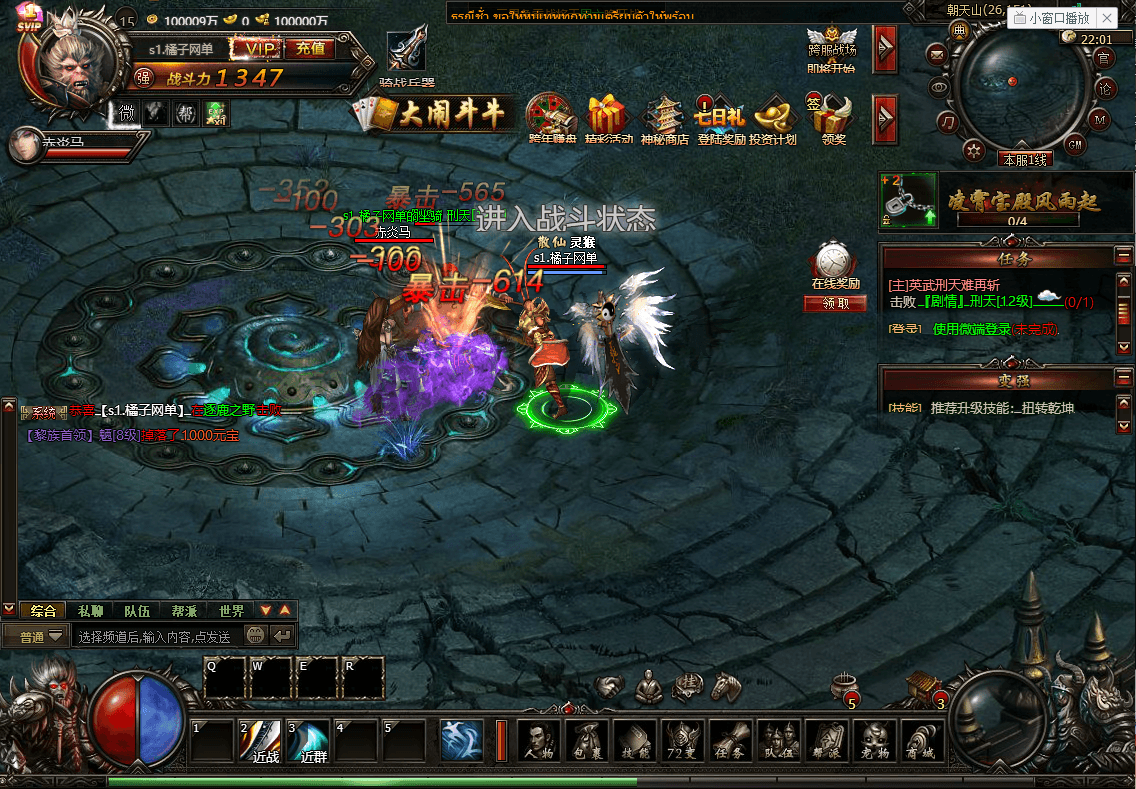This screenshot has width=1136, height=789.
Task: Open the 大闹斗牛 card game banner
Action: pos(437,114)
